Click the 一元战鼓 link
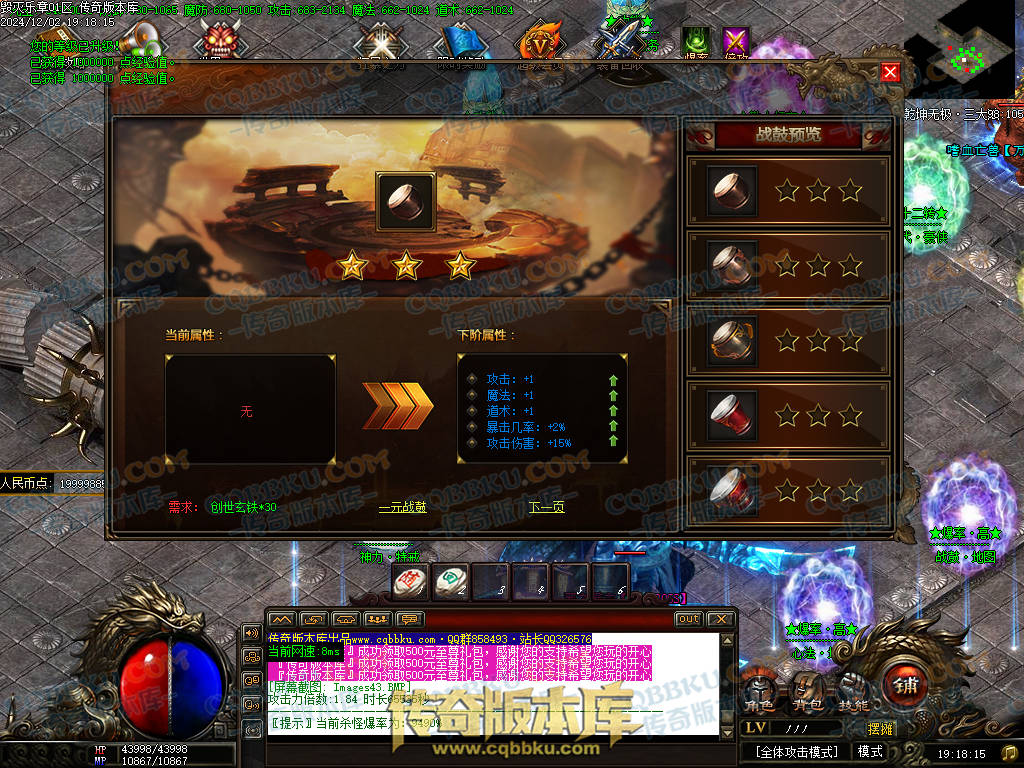Screen dimensions: 1024x768 click(x=403, y=507)
